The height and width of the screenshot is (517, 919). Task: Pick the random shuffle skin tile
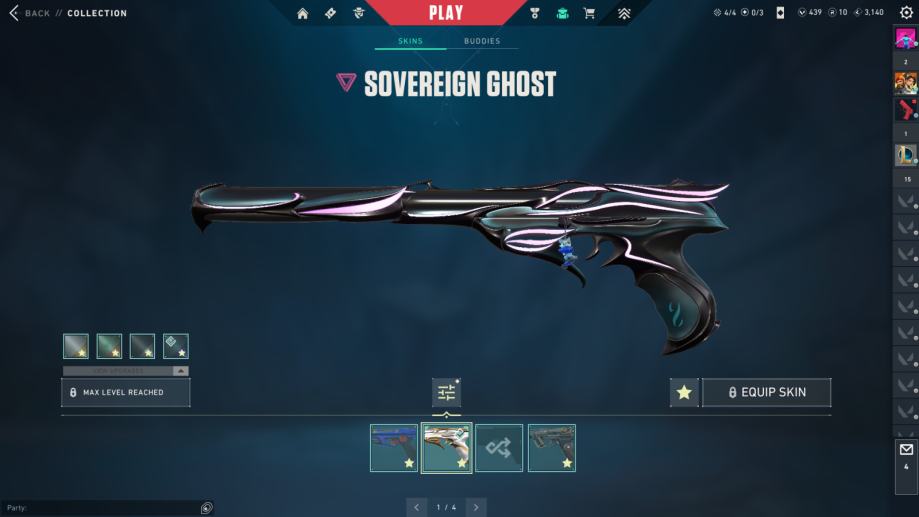(x=498, y=447)
